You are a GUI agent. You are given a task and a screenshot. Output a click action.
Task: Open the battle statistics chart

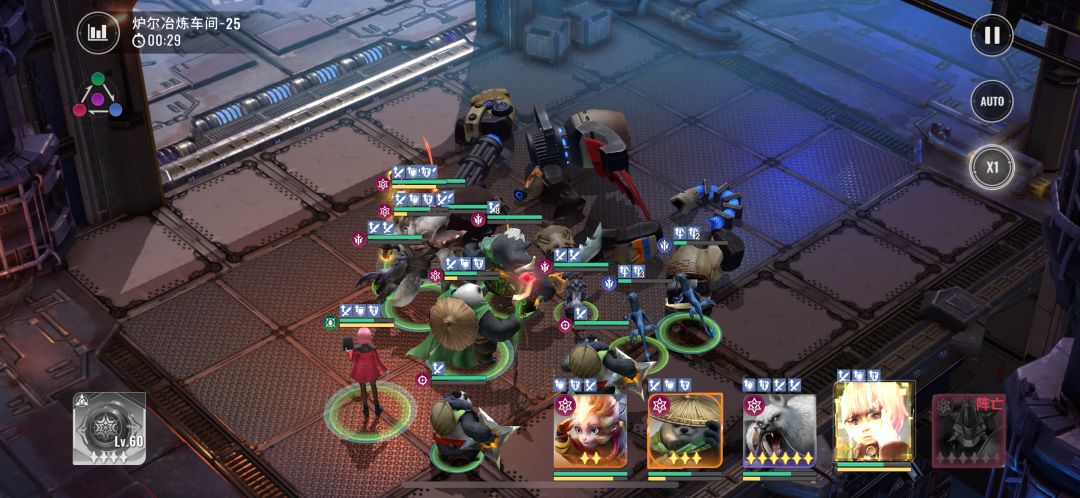[97, 33]
